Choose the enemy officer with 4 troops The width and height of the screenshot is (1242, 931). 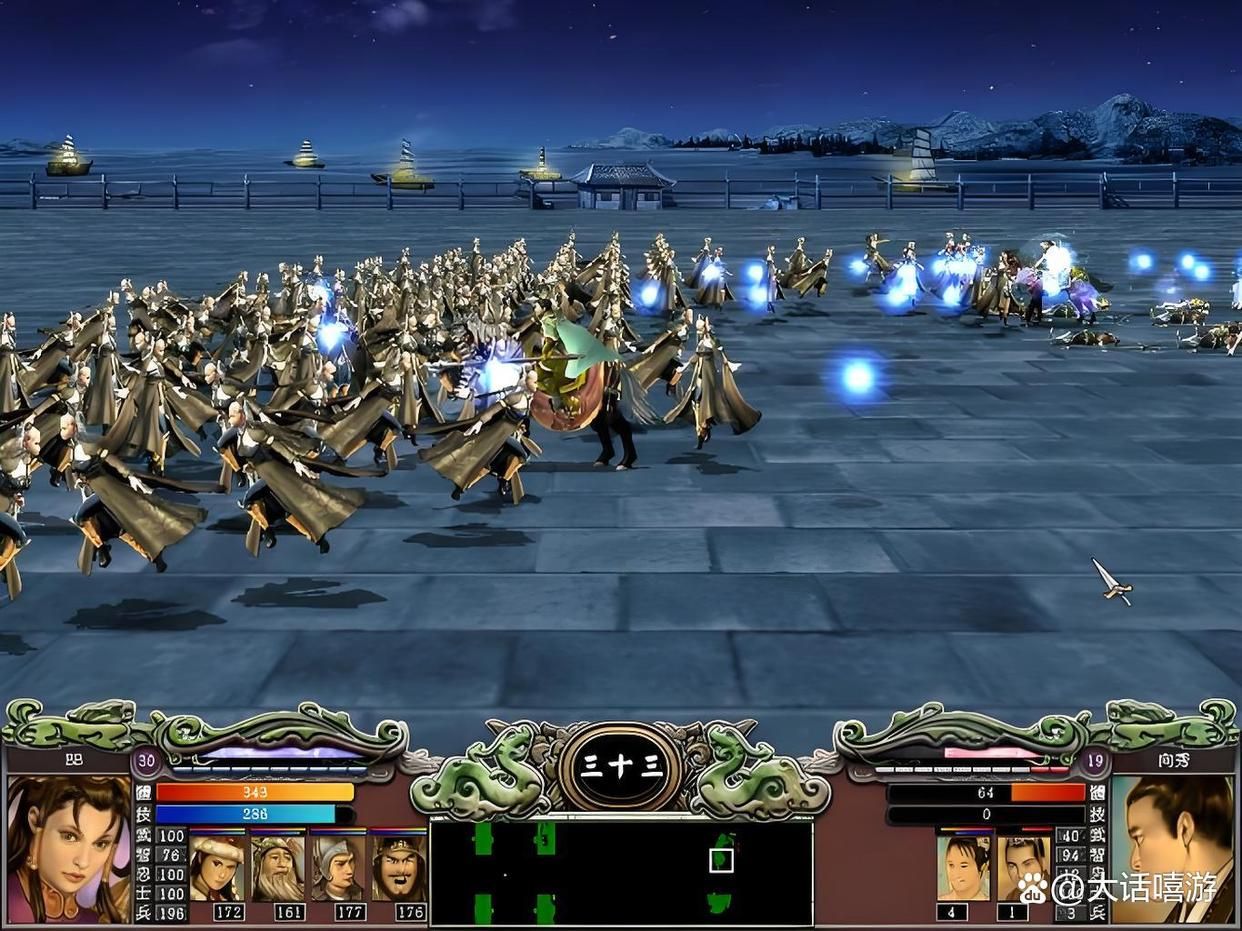pos(963,867)
